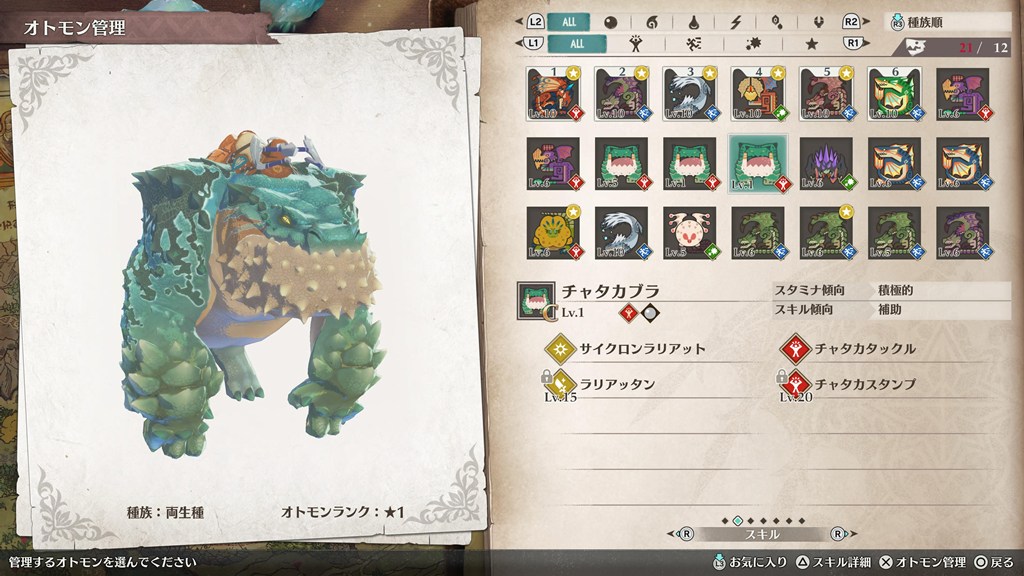Open the 種族順 sort order selector

(949, 22)
